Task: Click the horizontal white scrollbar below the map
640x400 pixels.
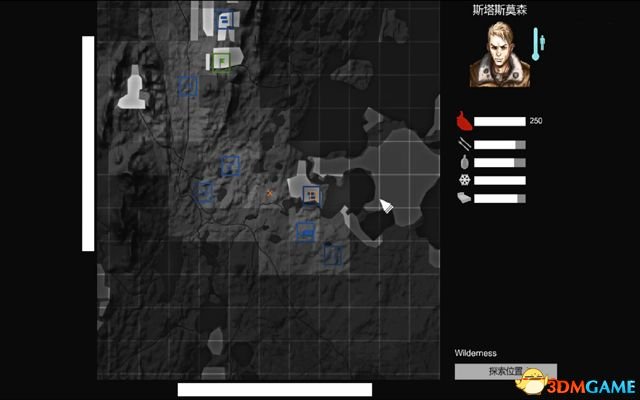Action: (275, 389)
